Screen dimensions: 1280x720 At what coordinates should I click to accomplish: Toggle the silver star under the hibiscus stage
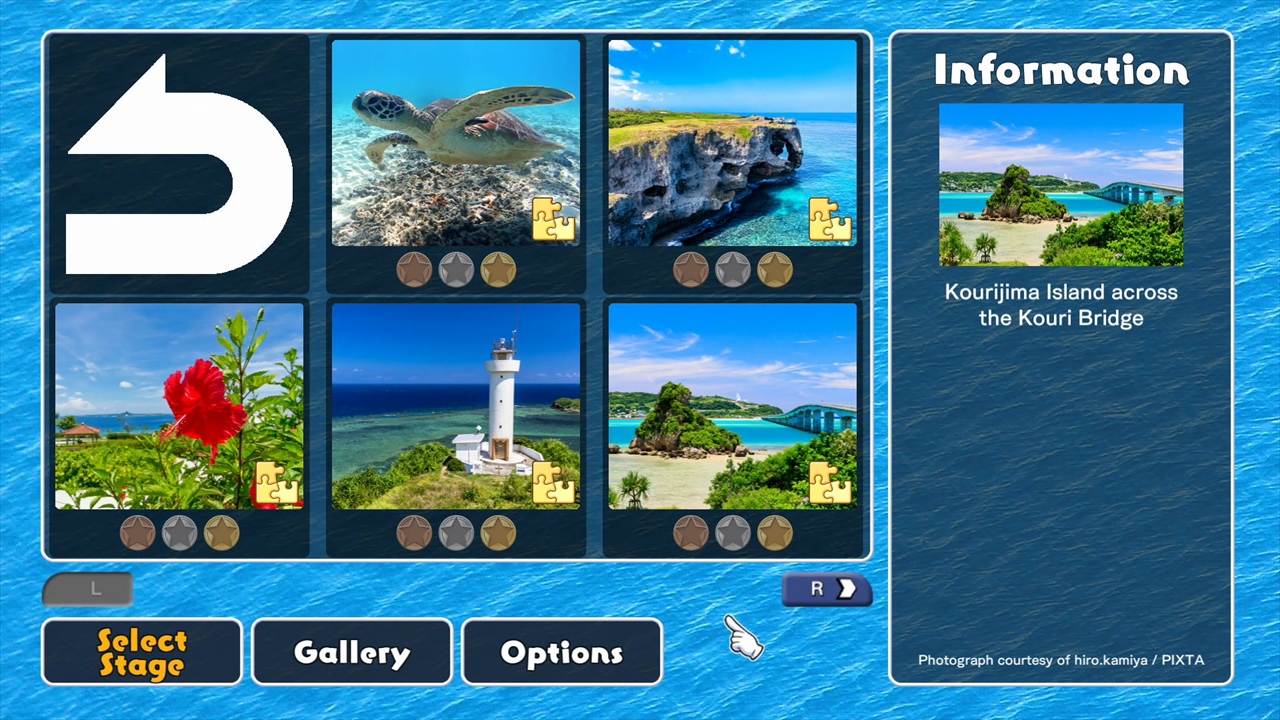click(x=178, y=533)
